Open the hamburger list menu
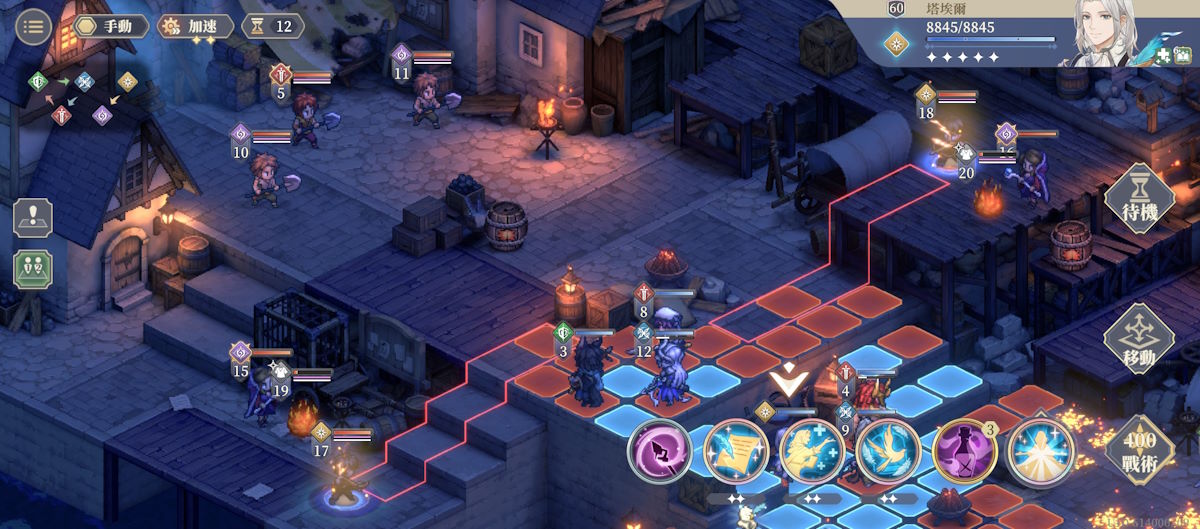Viewport: 1200px width, 529px height. (x=35, y=27)
